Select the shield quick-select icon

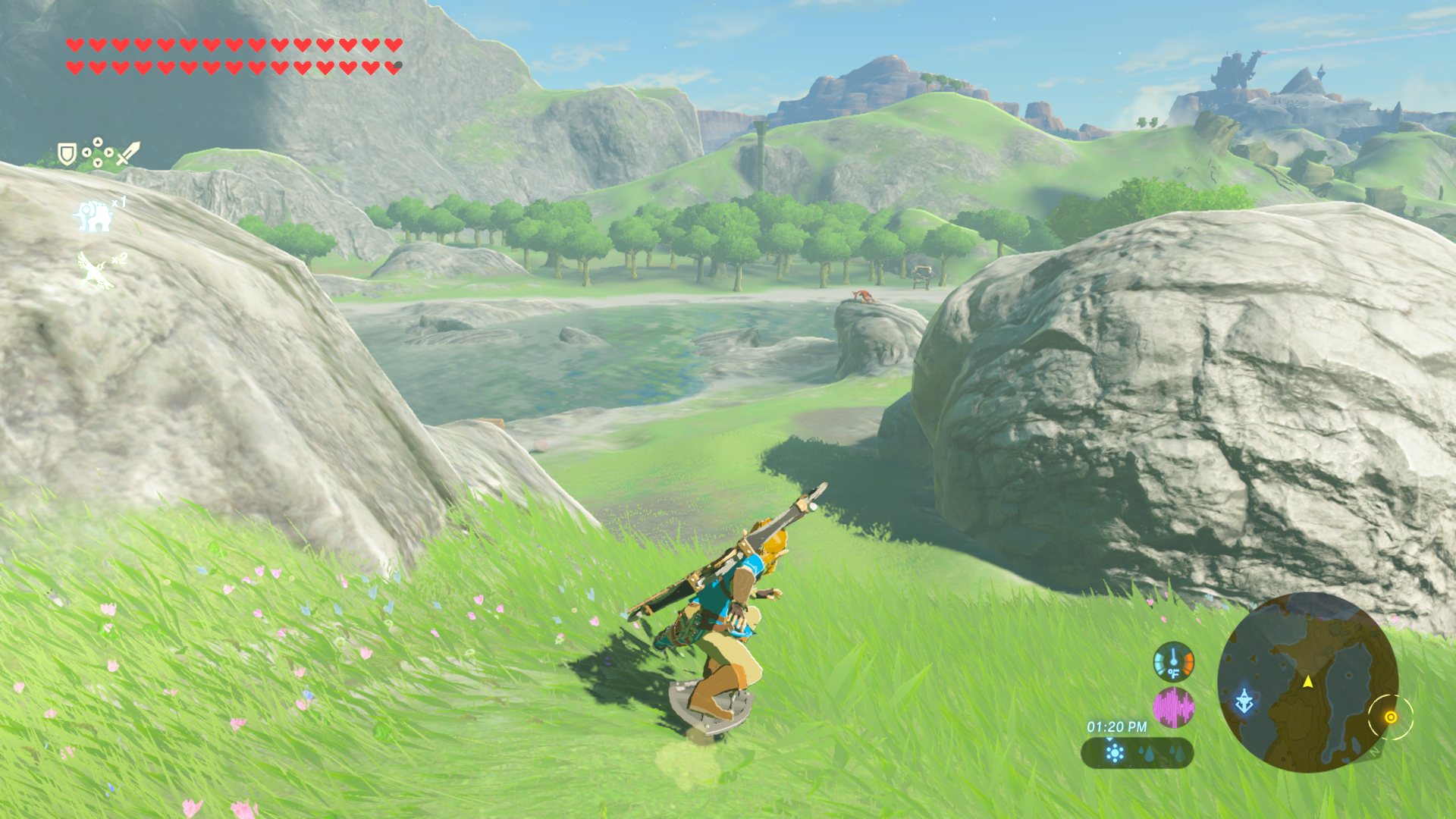pos(67,154)
